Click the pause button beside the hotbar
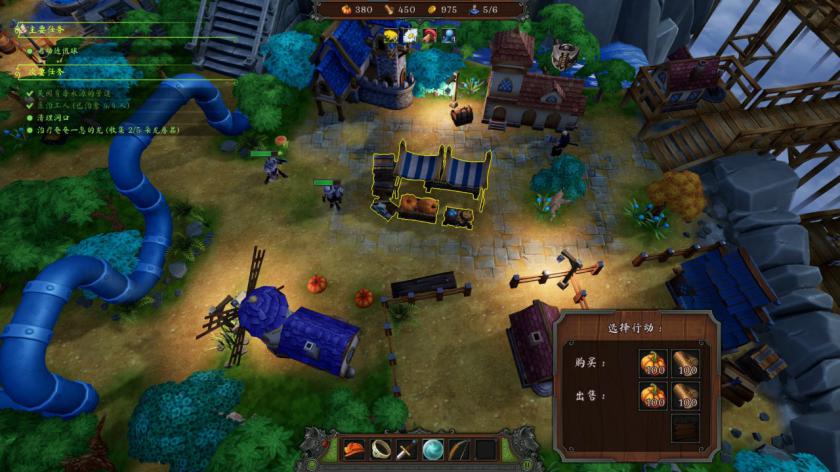This screenshot has width=840, height=472. tap(528, 464)
